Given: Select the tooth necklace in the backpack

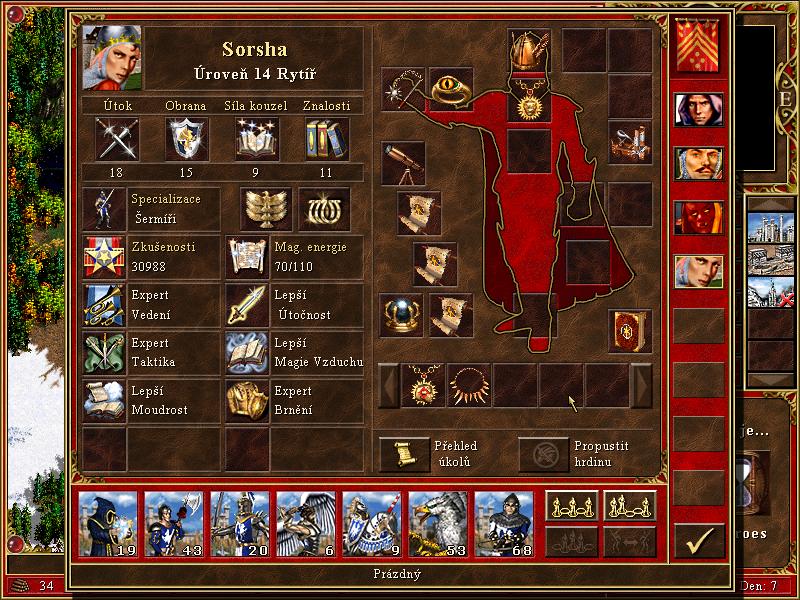Looking at the screenshot, I should pos(470,385).
